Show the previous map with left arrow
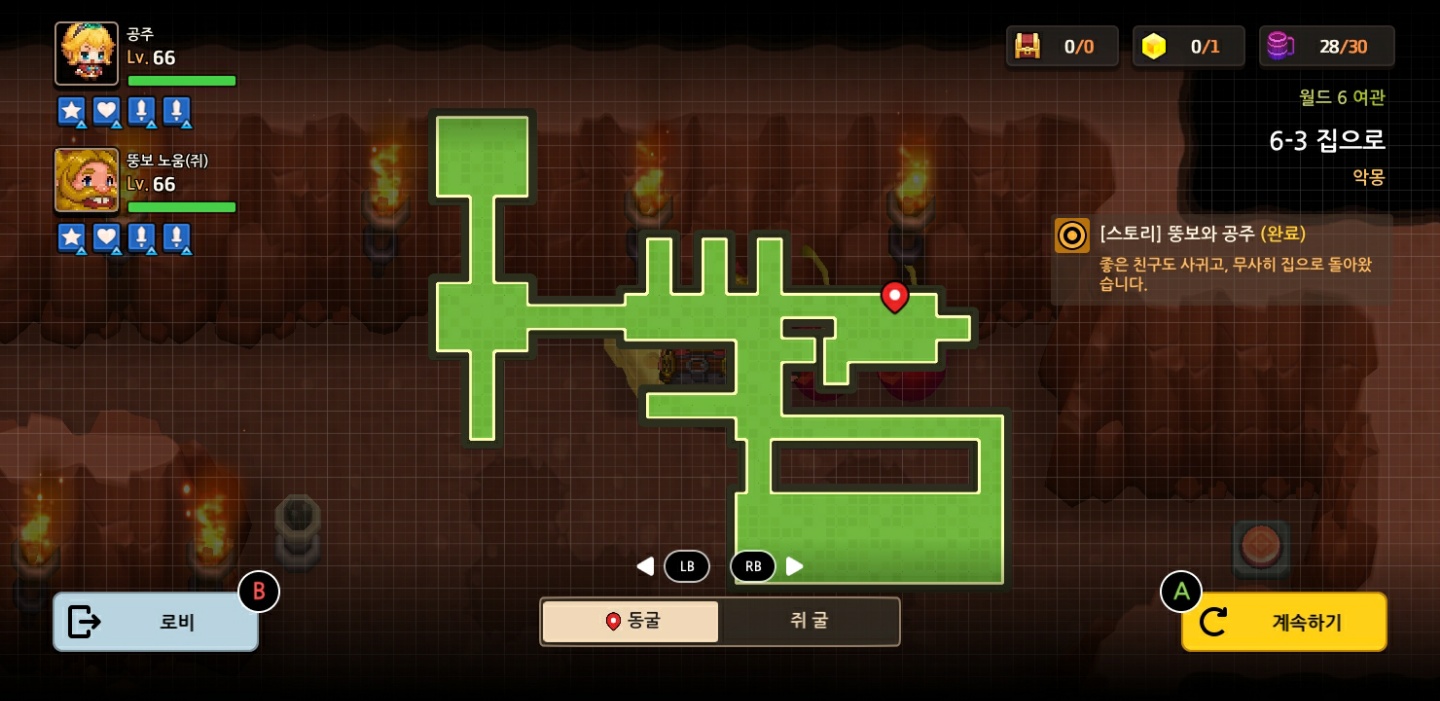Viewport: 1440px width, 701px height. point(646,566)
